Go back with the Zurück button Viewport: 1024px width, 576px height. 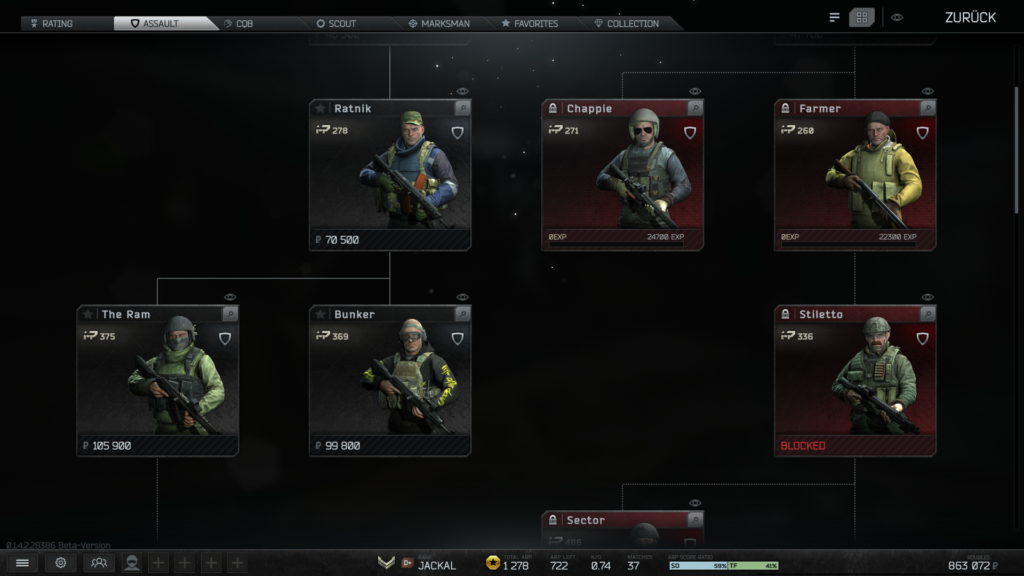tap(970, 17)
